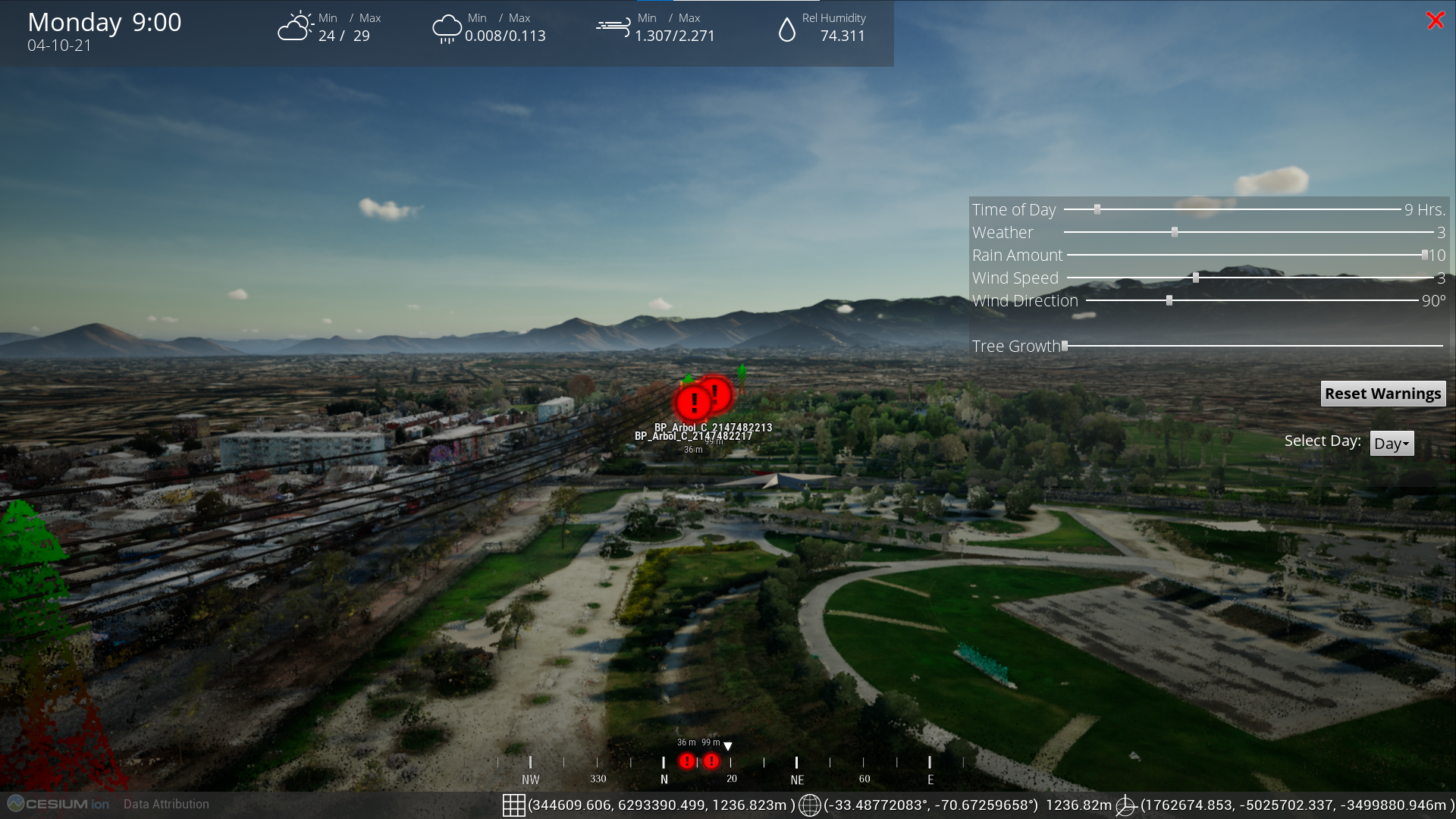
Task: Click the 99 m warning icon on compass
Action: coord(711,761)
